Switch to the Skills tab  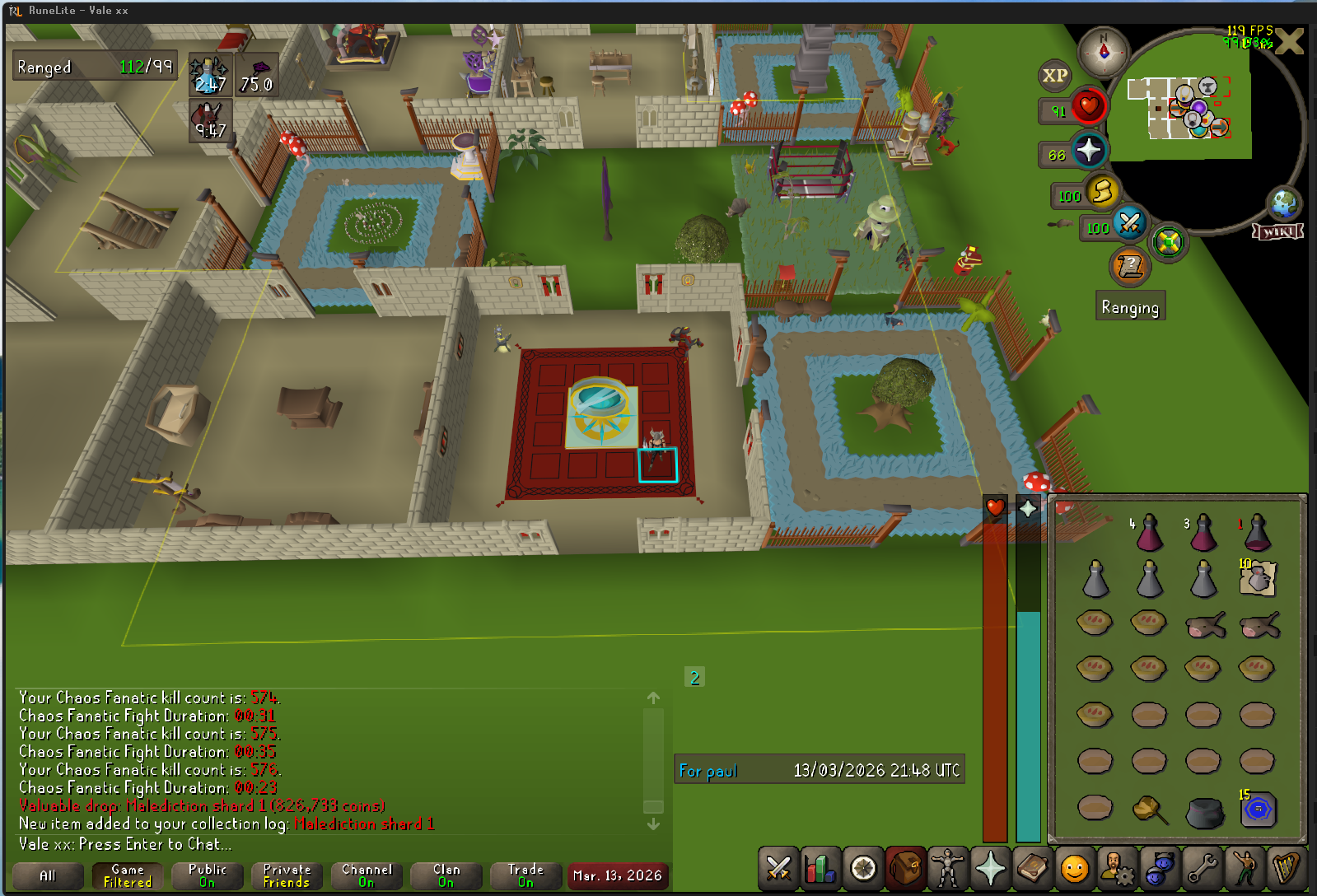point(820,869)
